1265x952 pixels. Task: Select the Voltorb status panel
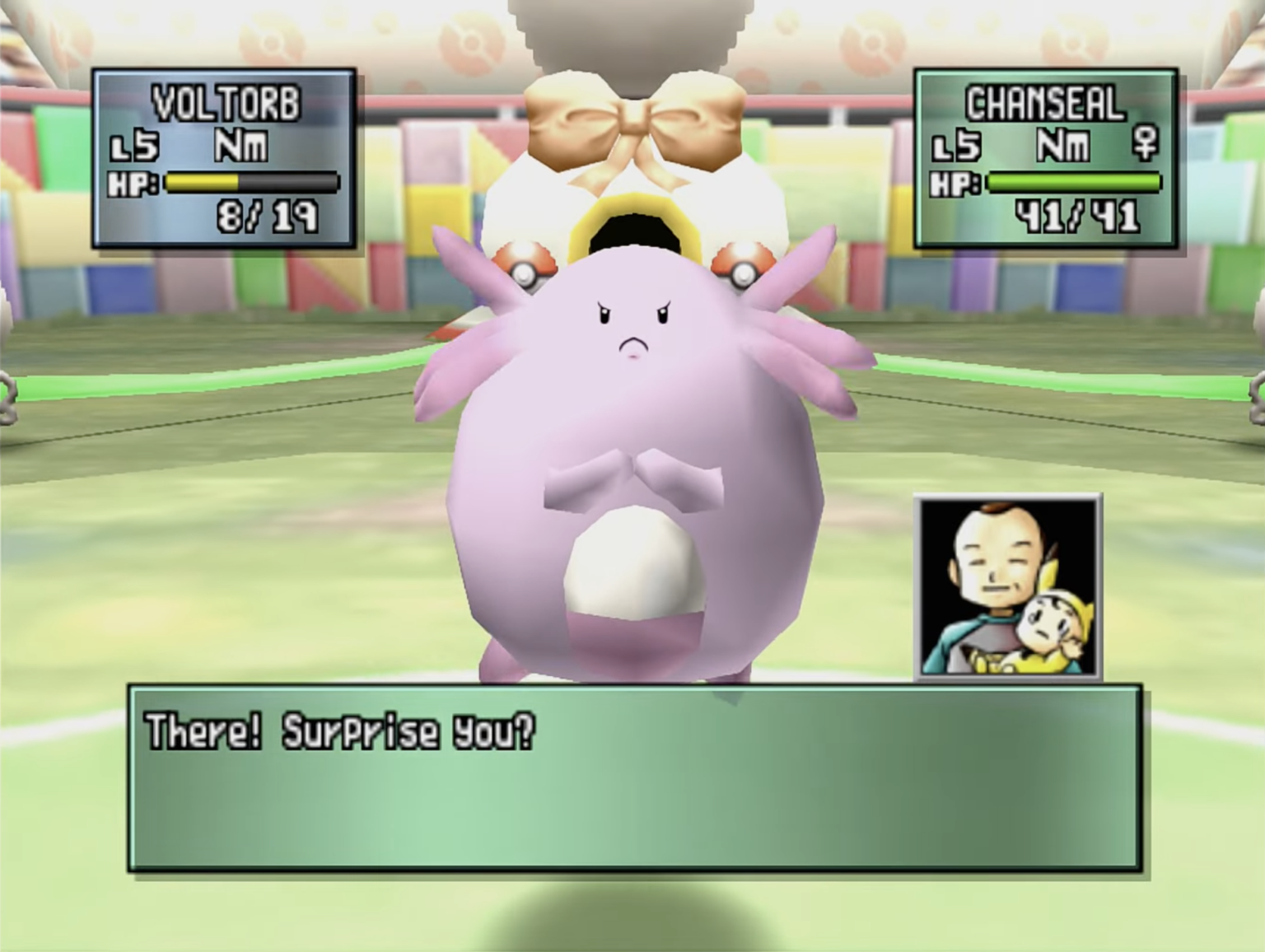point(224,158)
